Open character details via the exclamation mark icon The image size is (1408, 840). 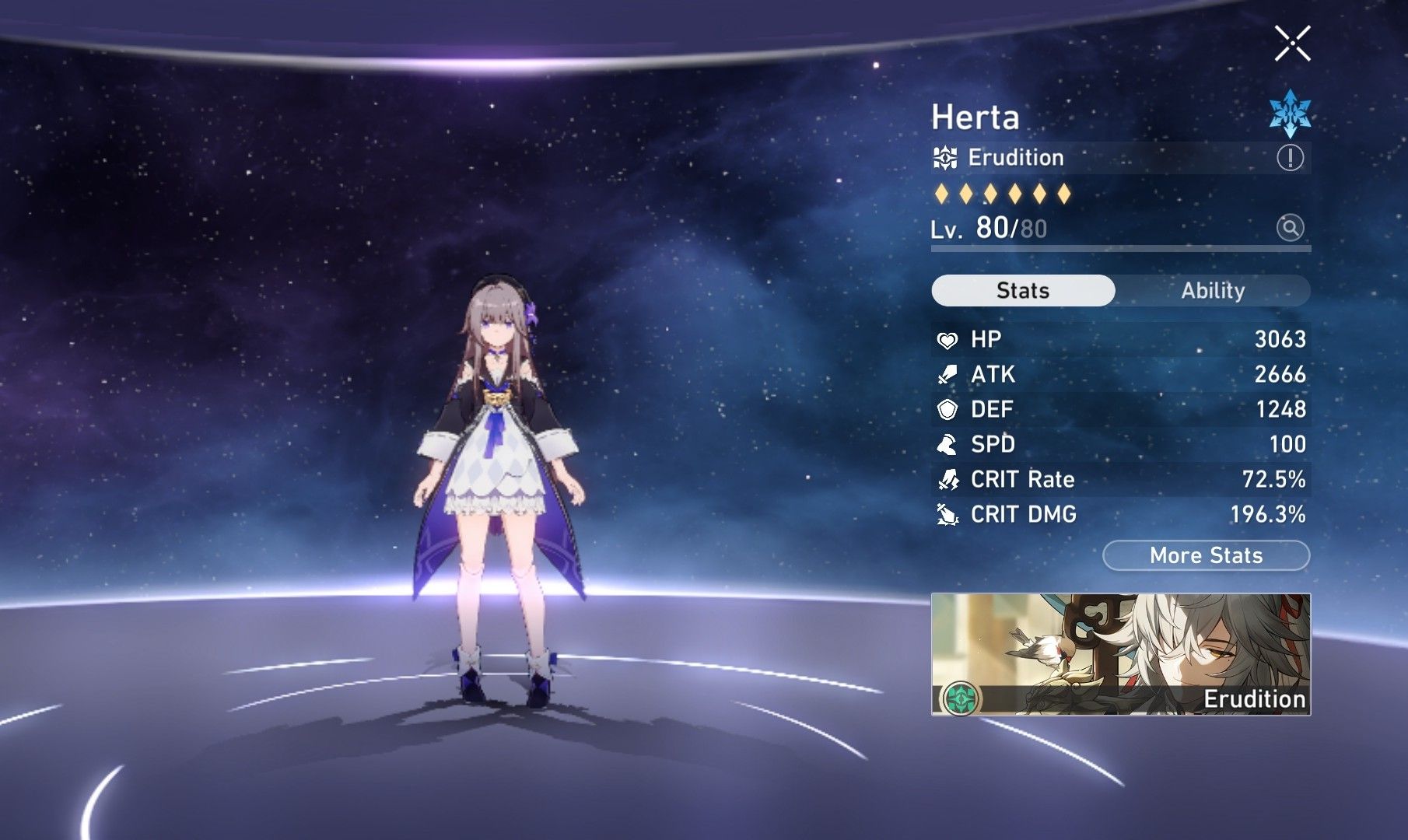(x=1290, y=159)
